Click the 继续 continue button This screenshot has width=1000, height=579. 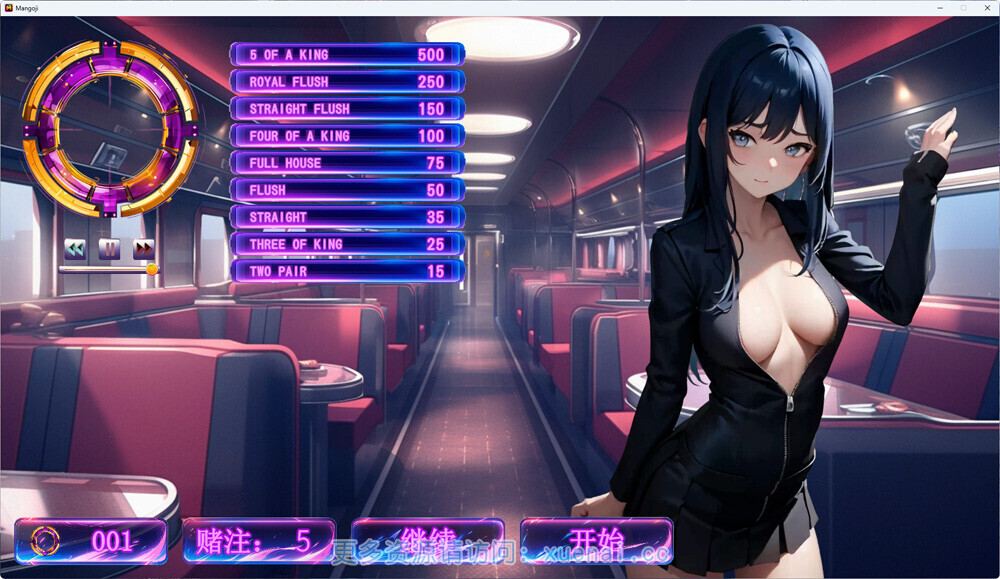coord(428,541)
